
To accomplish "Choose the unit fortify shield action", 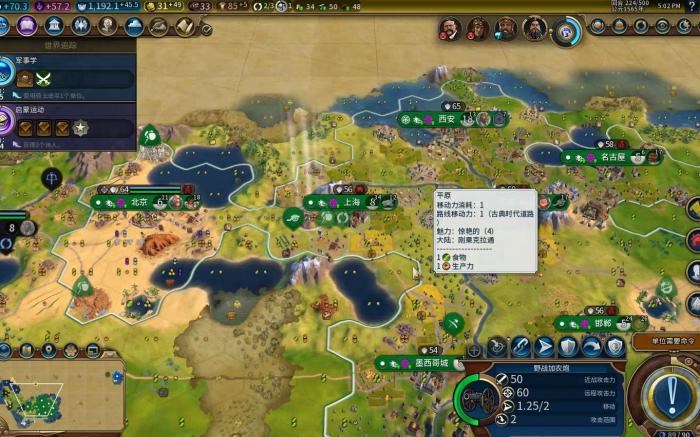I will click(569, 347).
